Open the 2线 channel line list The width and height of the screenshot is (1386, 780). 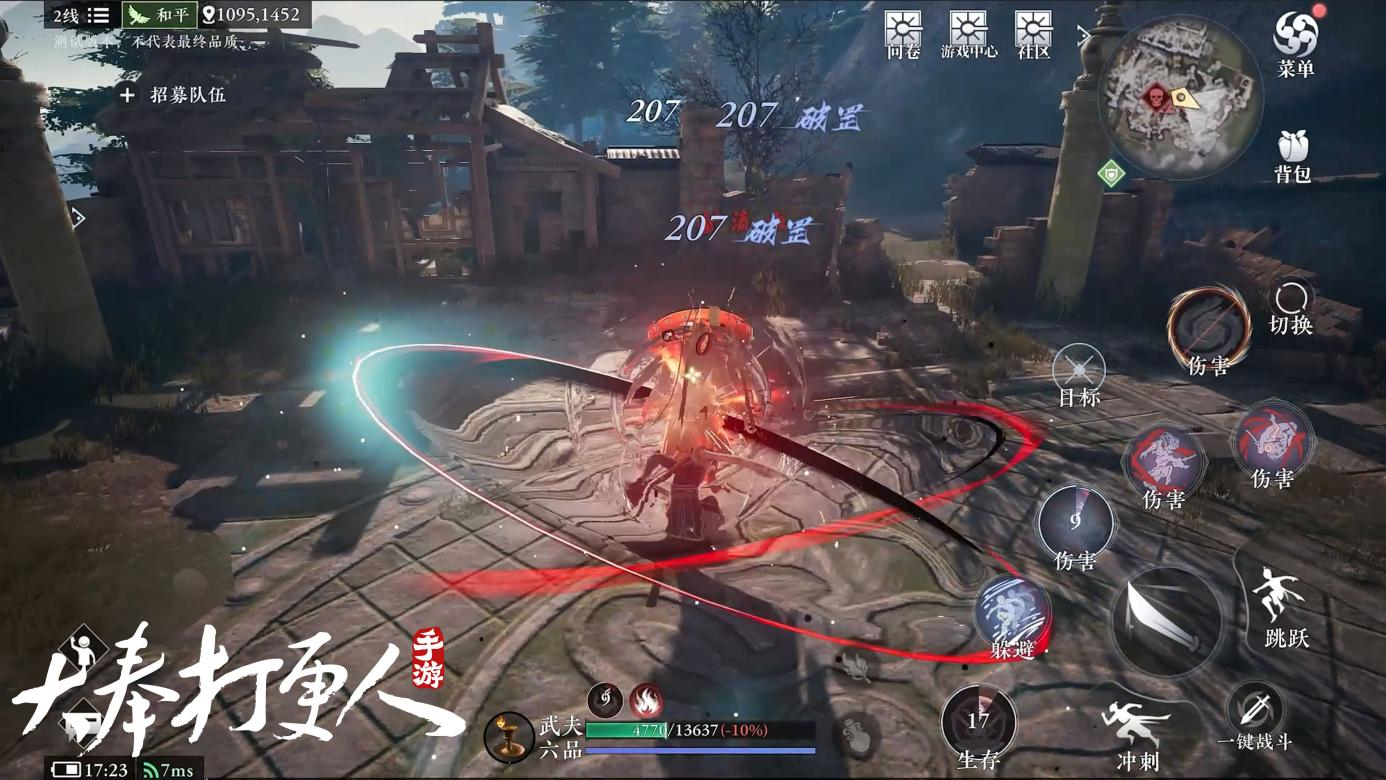(81, 15)
